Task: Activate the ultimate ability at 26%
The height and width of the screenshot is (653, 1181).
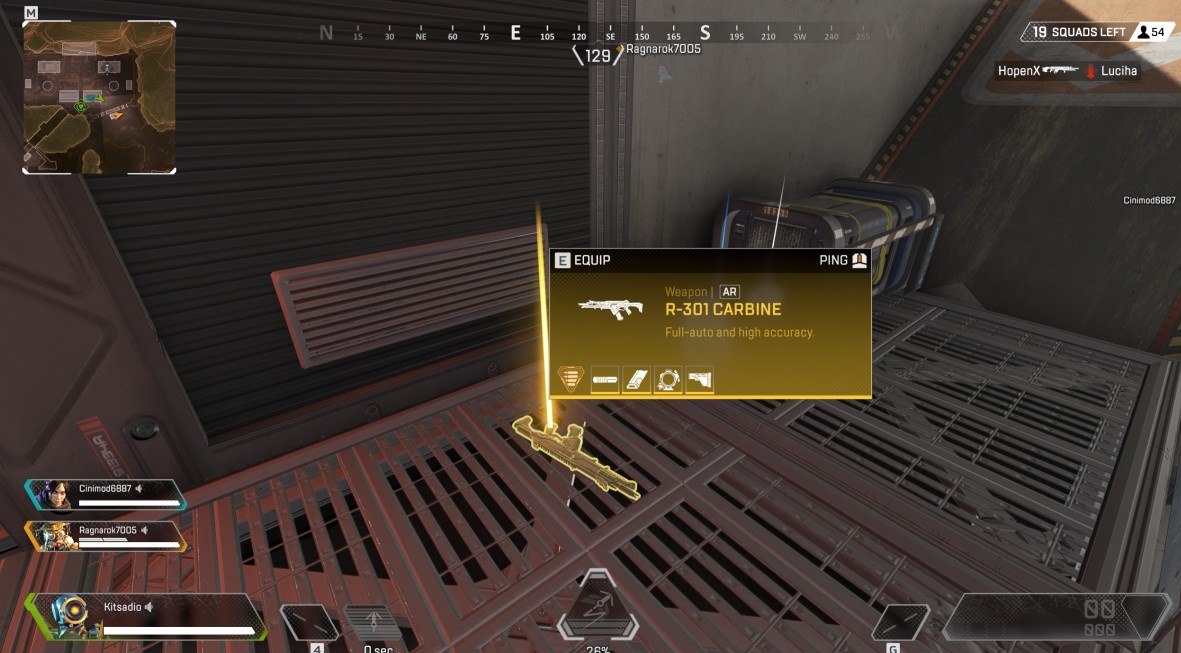Action: (597, 607)
